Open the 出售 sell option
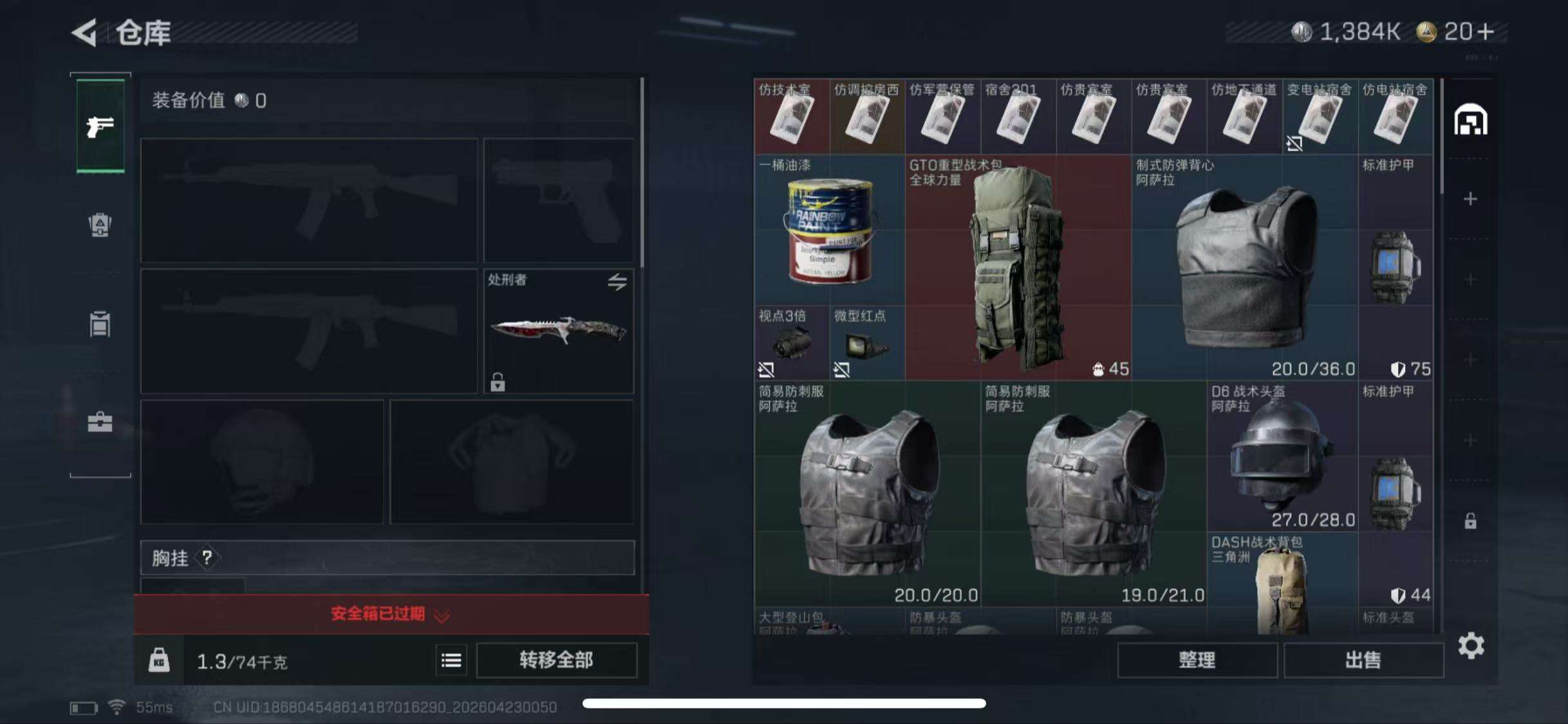Image resolution: width=1568 pixels, height=724 pixels. (1363, 660)
